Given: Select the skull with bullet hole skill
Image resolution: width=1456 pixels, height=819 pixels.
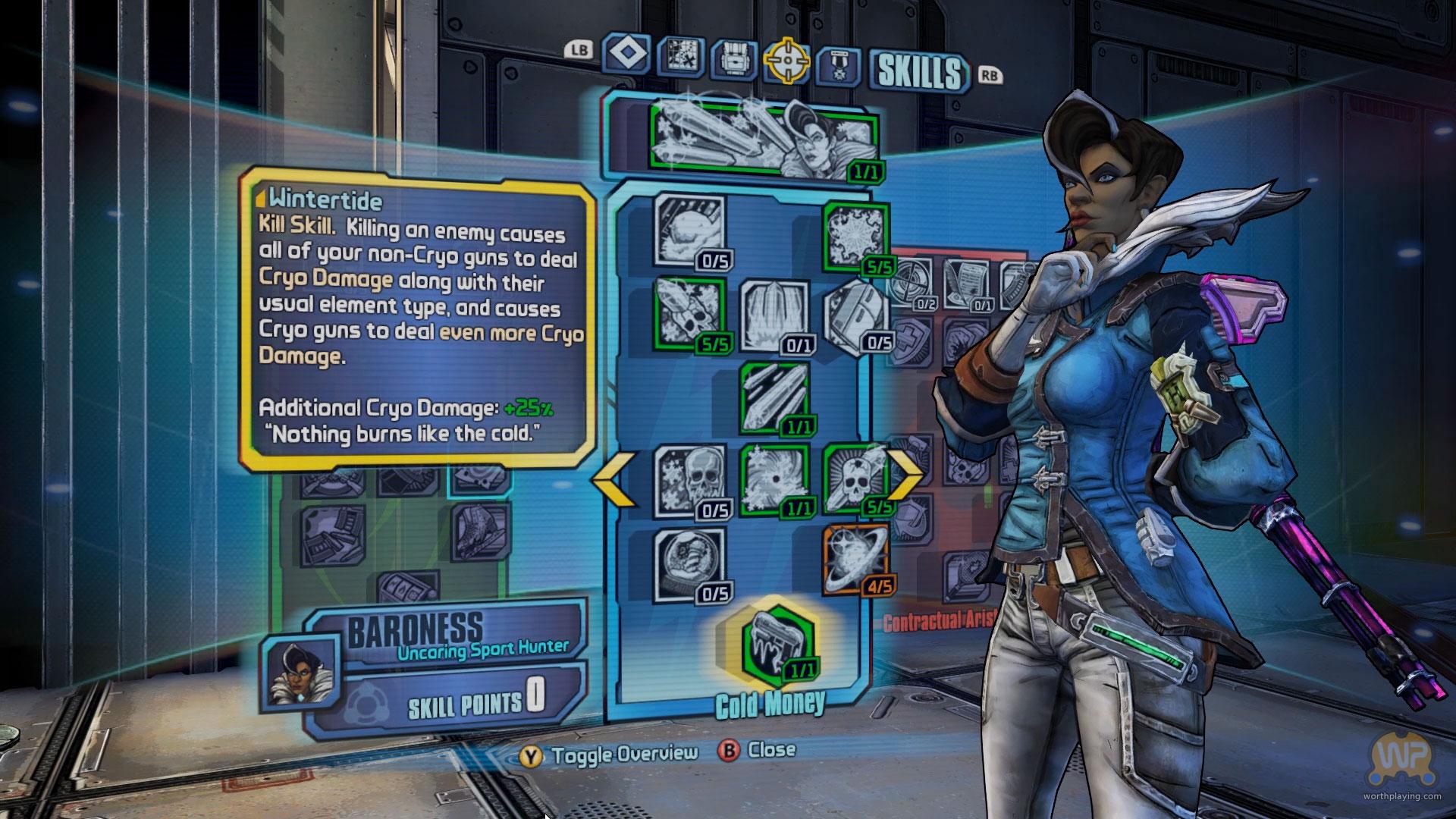Looking at the screenshot, I should click(855, 479).
